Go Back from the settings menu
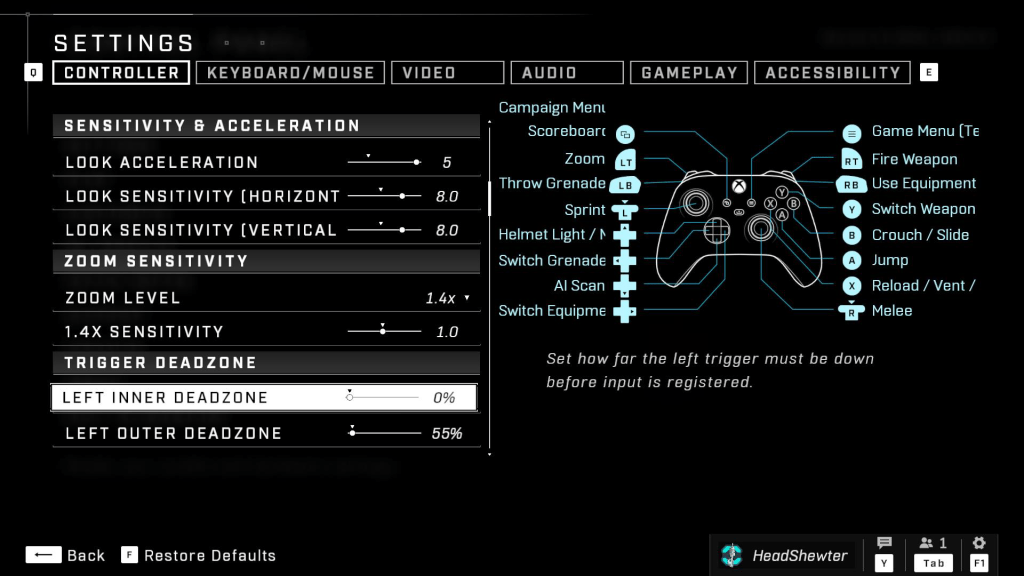 [65, 555]
